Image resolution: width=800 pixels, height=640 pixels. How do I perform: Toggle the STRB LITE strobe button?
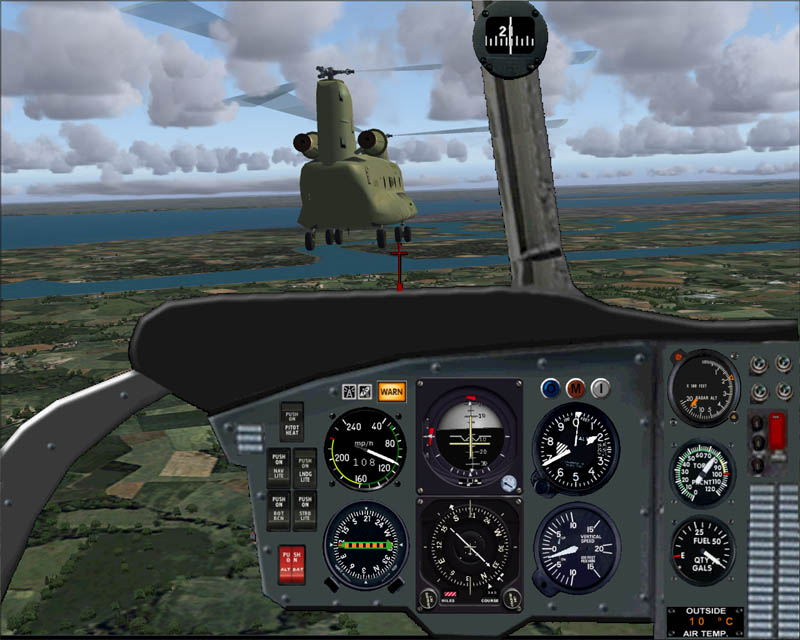point(306,508)
